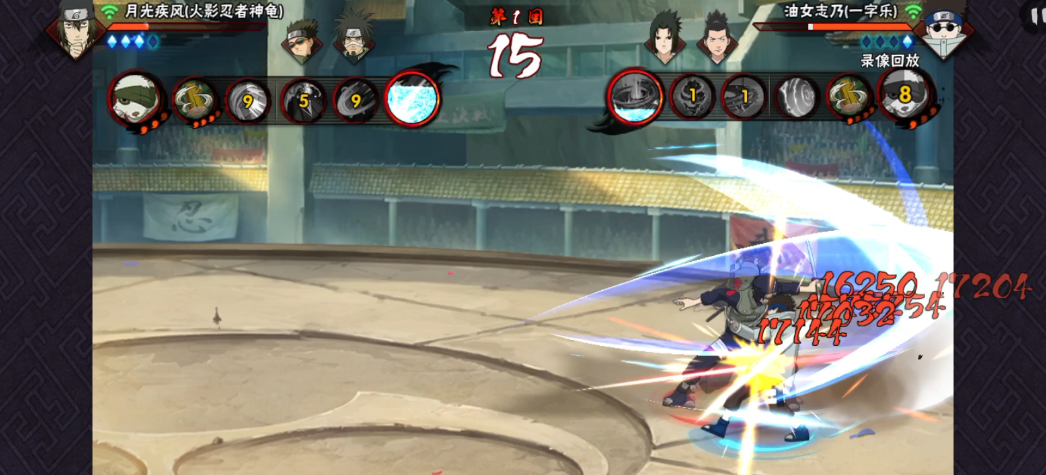
Task: Select the reserve ninja with bandaged face
Action: tap(351, 42)
